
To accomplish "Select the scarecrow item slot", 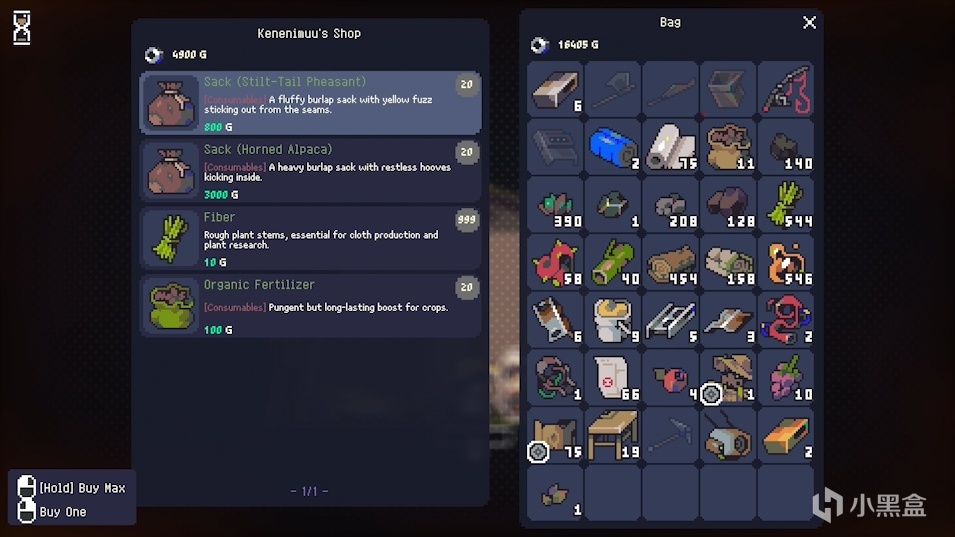I will tap(729, 378).
